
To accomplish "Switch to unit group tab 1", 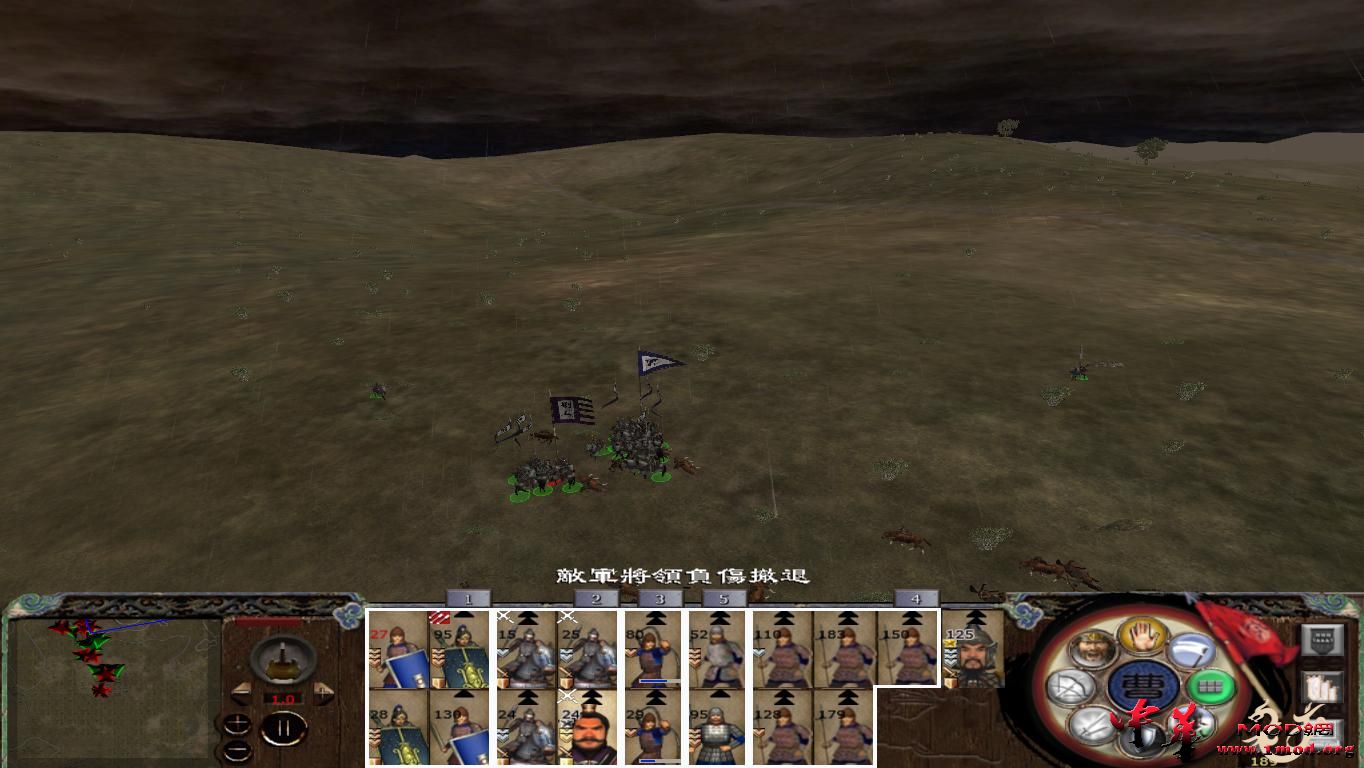I will [x=468, y=598].
